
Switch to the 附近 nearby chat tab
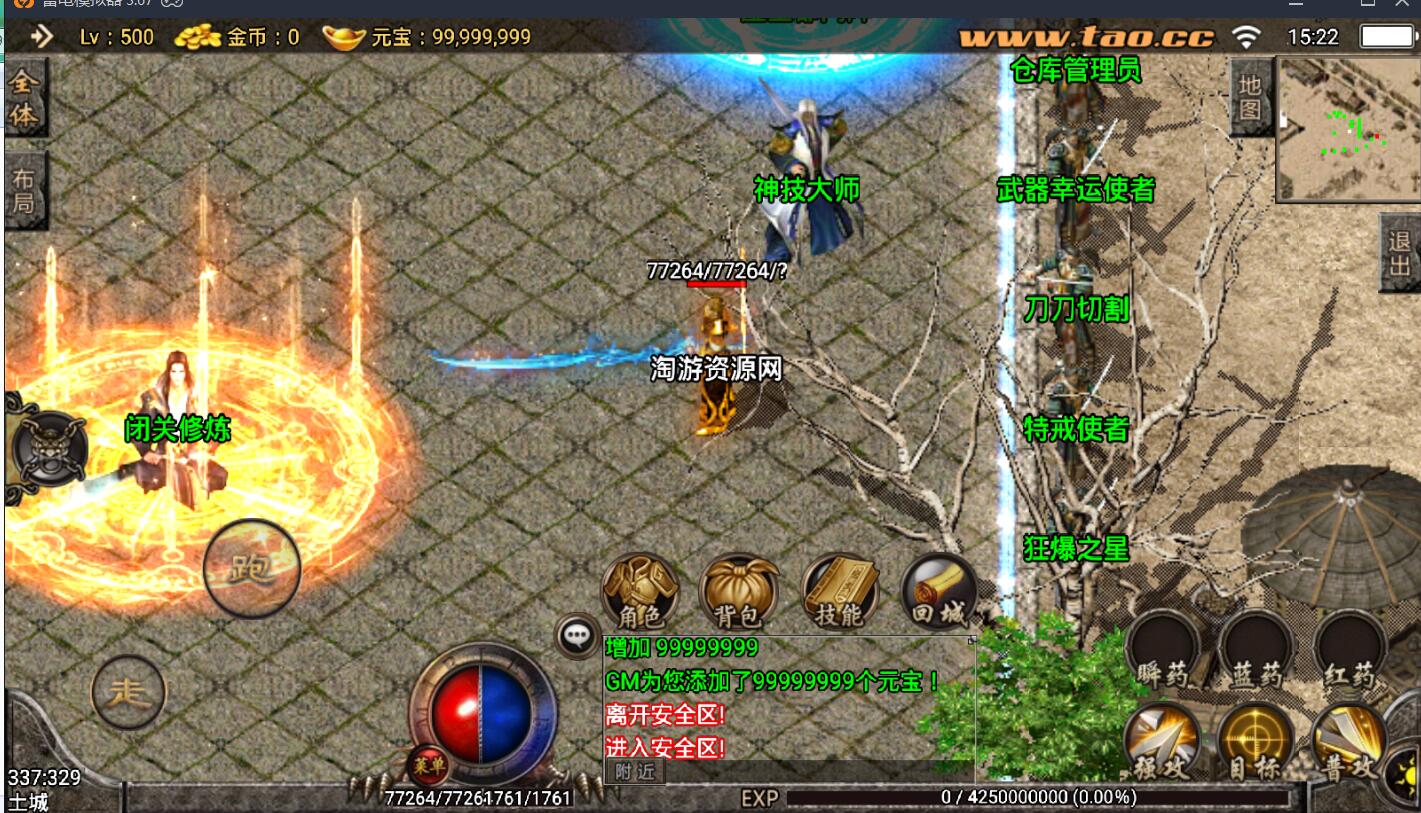point(635,771)
